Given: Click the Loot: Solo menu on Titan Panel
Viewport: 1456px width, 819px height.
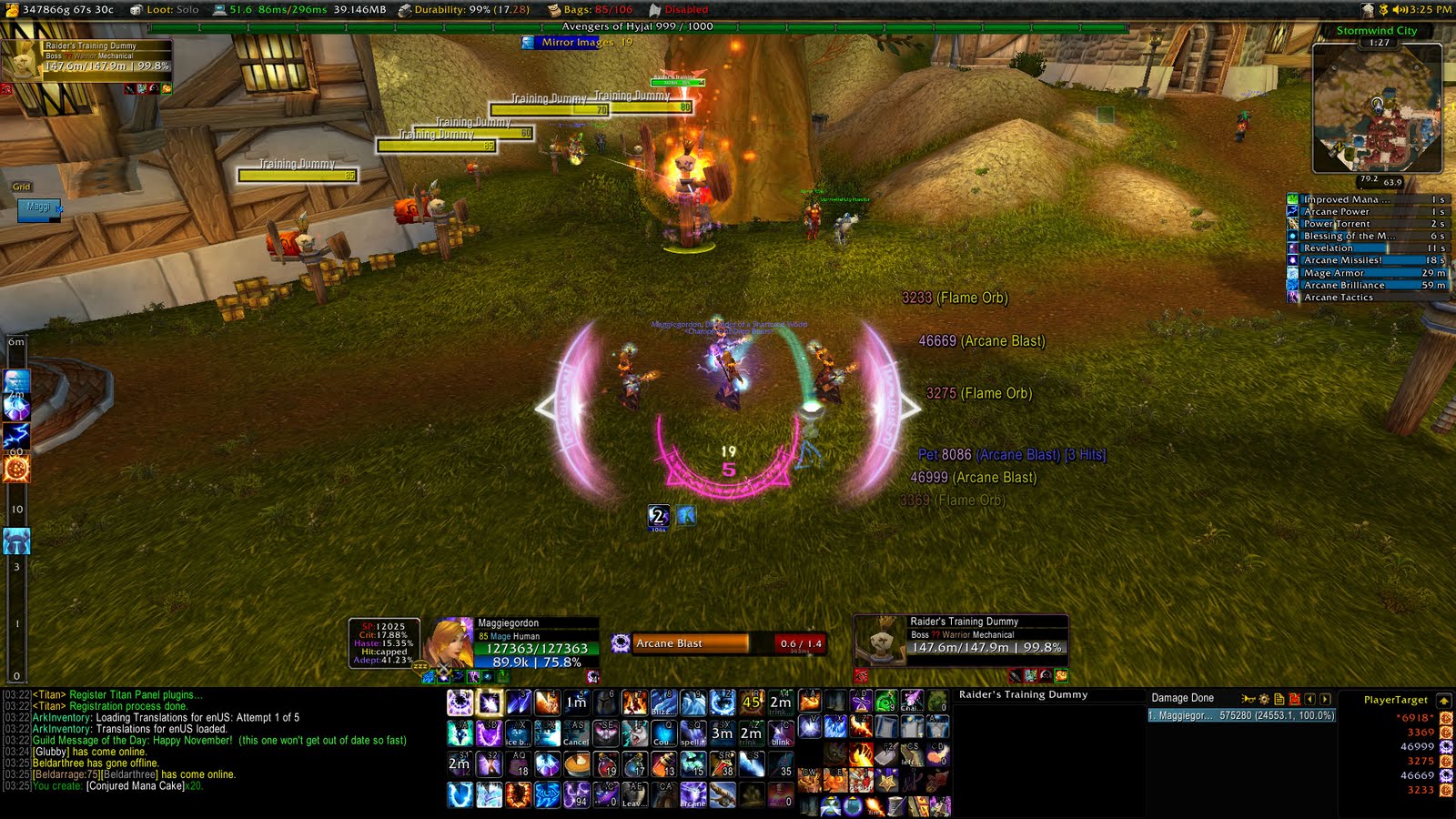Looking at the screenshot, I should click(x=159, y=10).
